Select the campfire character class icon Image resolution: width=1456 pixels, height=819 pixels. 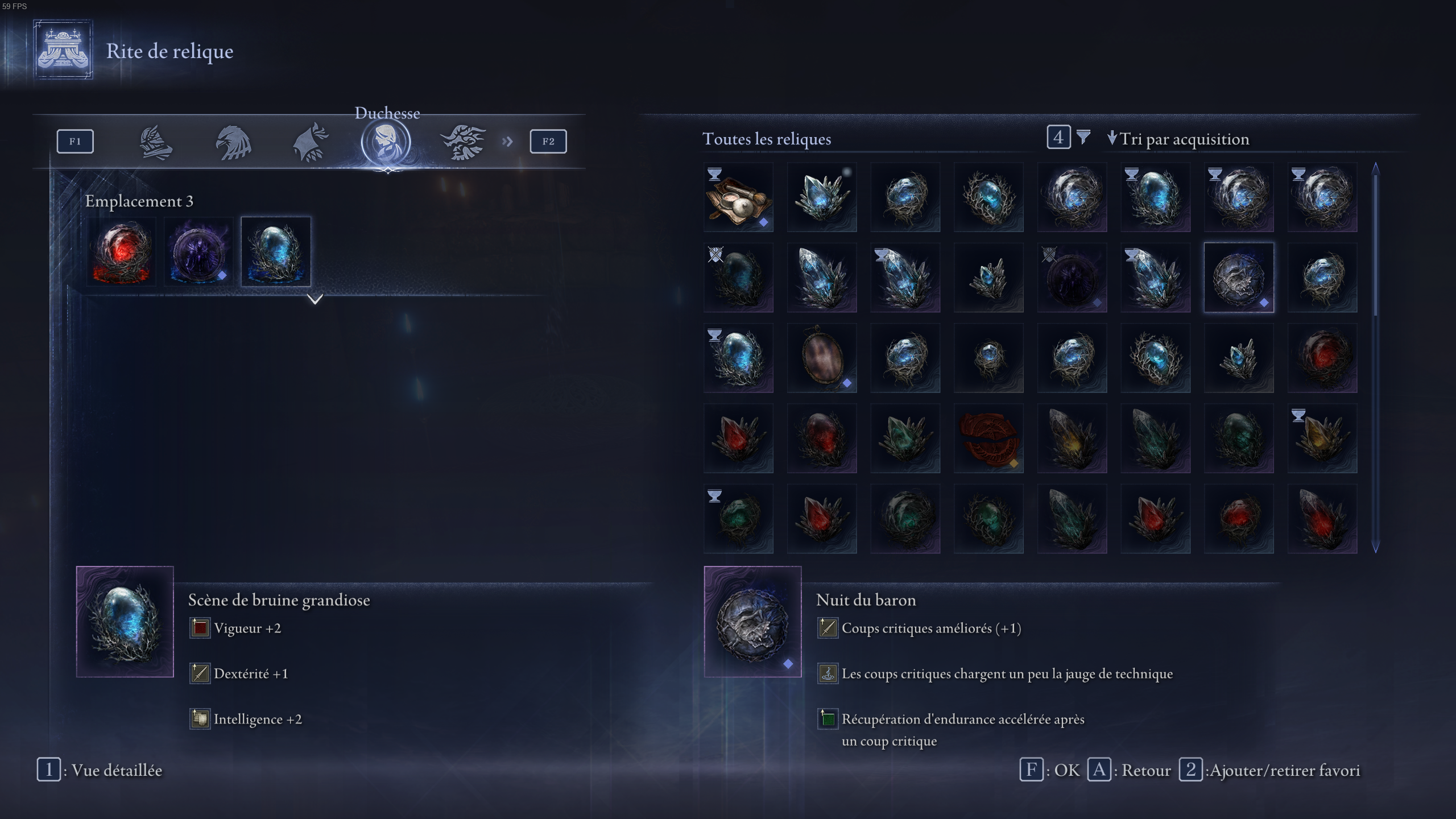coord(156,142)
